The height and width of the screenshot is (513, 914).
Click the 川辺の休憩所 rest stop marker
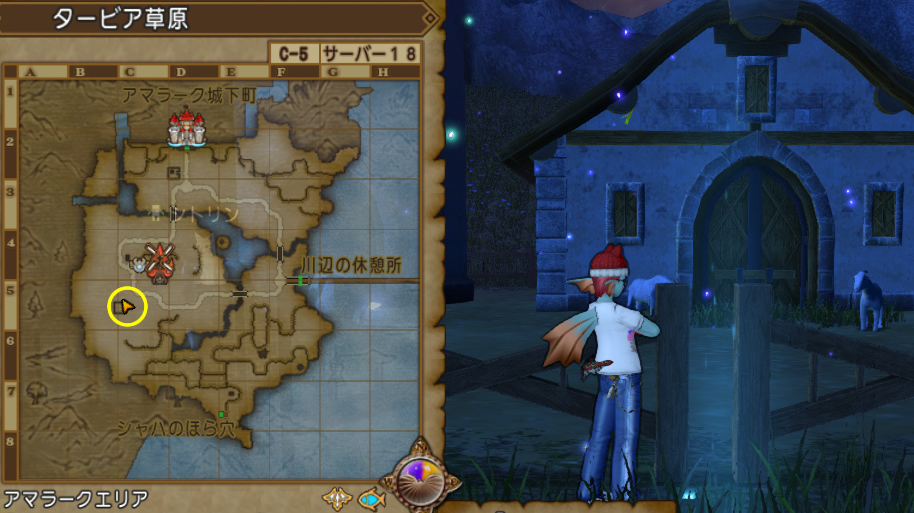(x=299, y=281)
